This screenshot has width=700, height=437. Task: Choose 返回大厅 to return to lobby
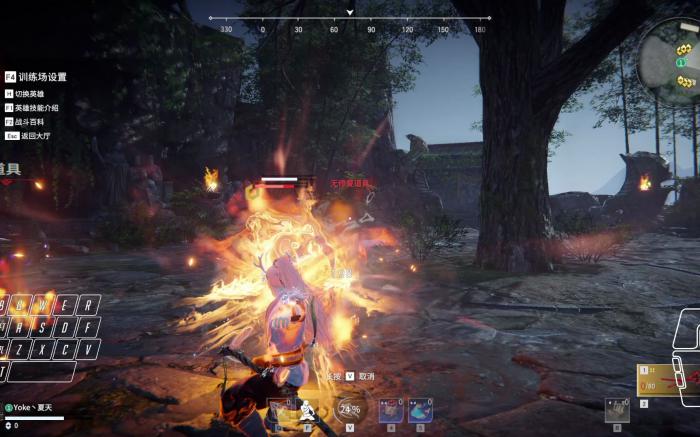30,135
